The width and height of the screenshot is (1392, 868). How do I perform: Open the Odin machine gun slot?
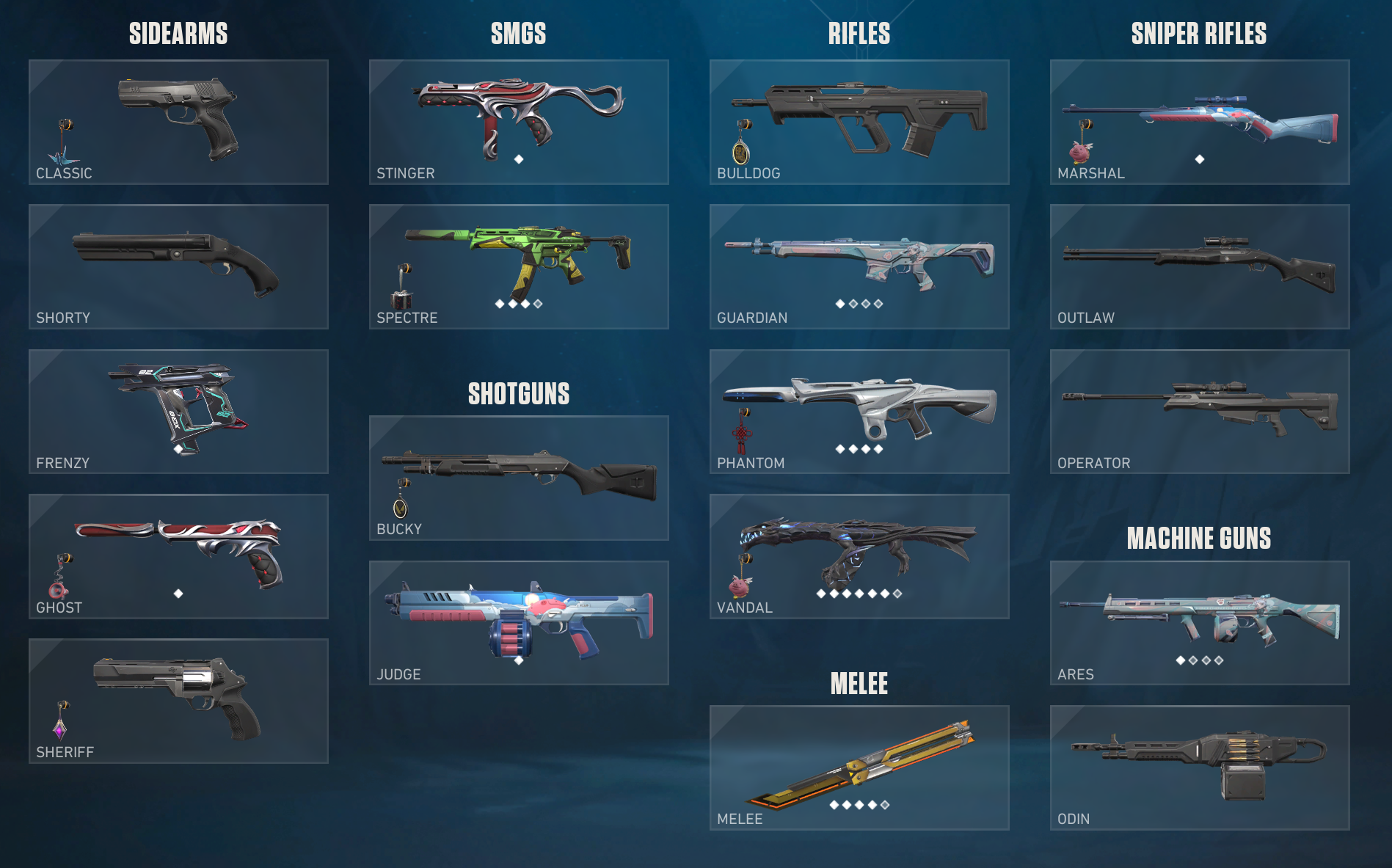tap(1200, 767)
